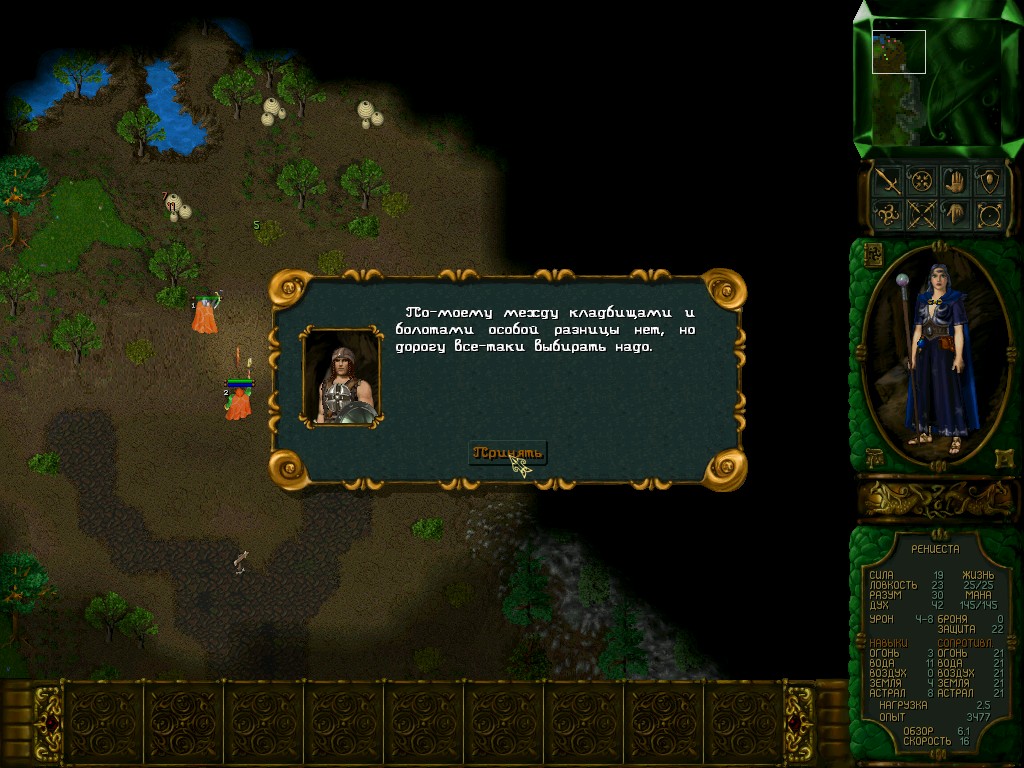Open the pouch icon below the portrait's left
Image resolution: width=1024 pixels, height=768 pixels.
coord(872,458)
